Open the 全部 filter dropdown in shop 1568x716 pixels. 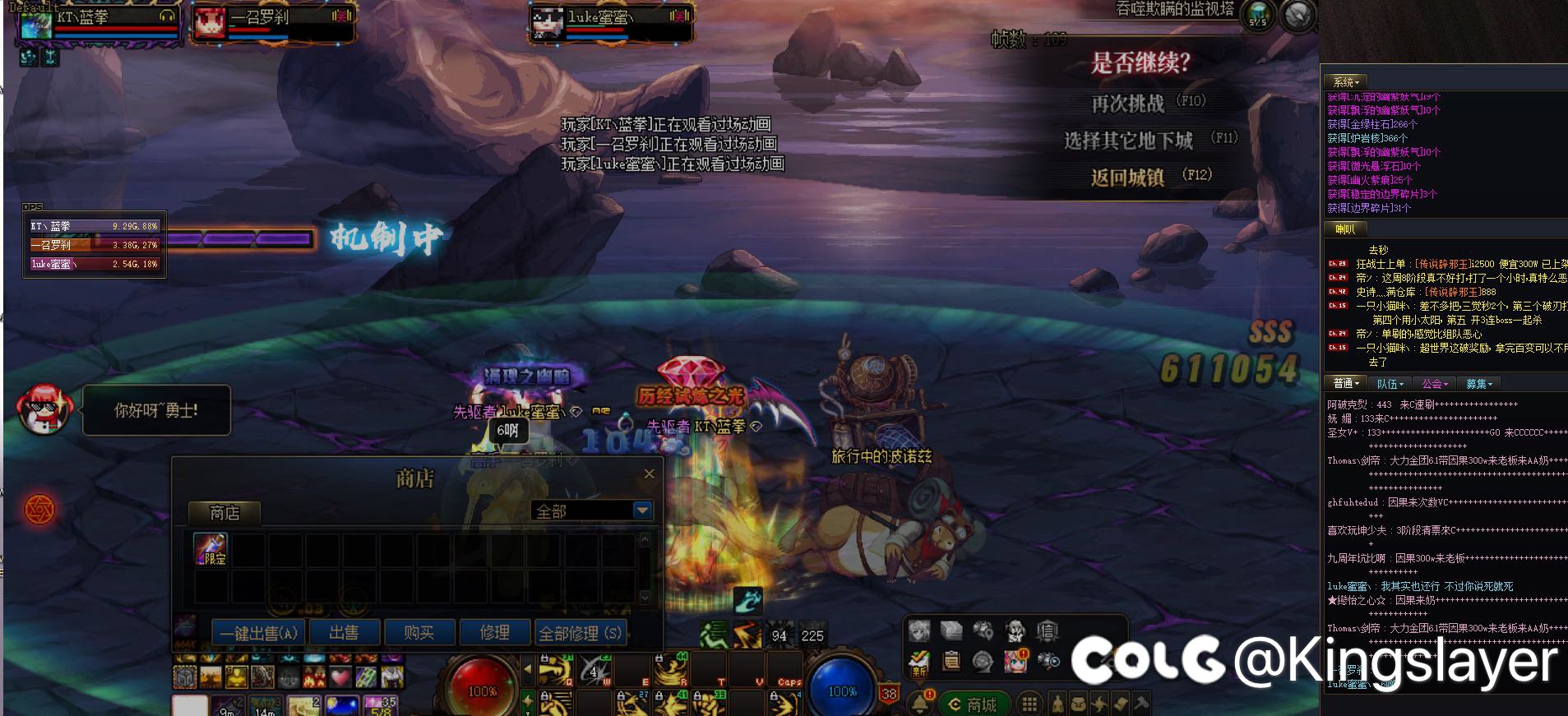(642, 511)
